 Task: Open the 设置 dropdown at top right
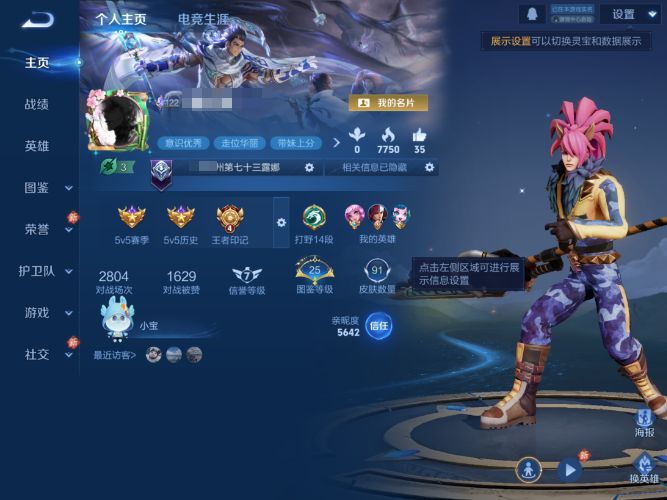click(x=629, y=14)
